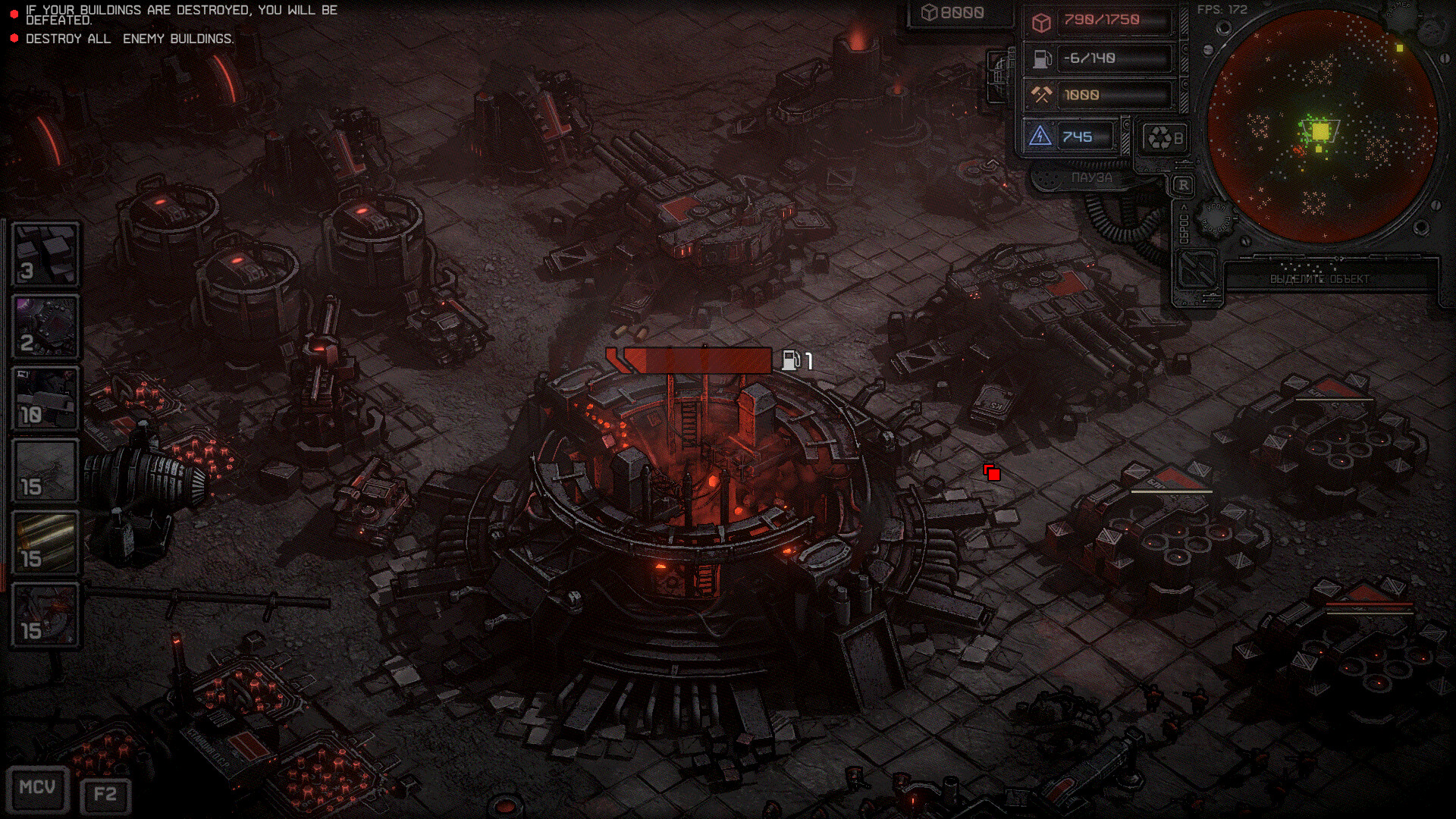
Task: Click the R button under the minimap
Action: [1183, 183]
